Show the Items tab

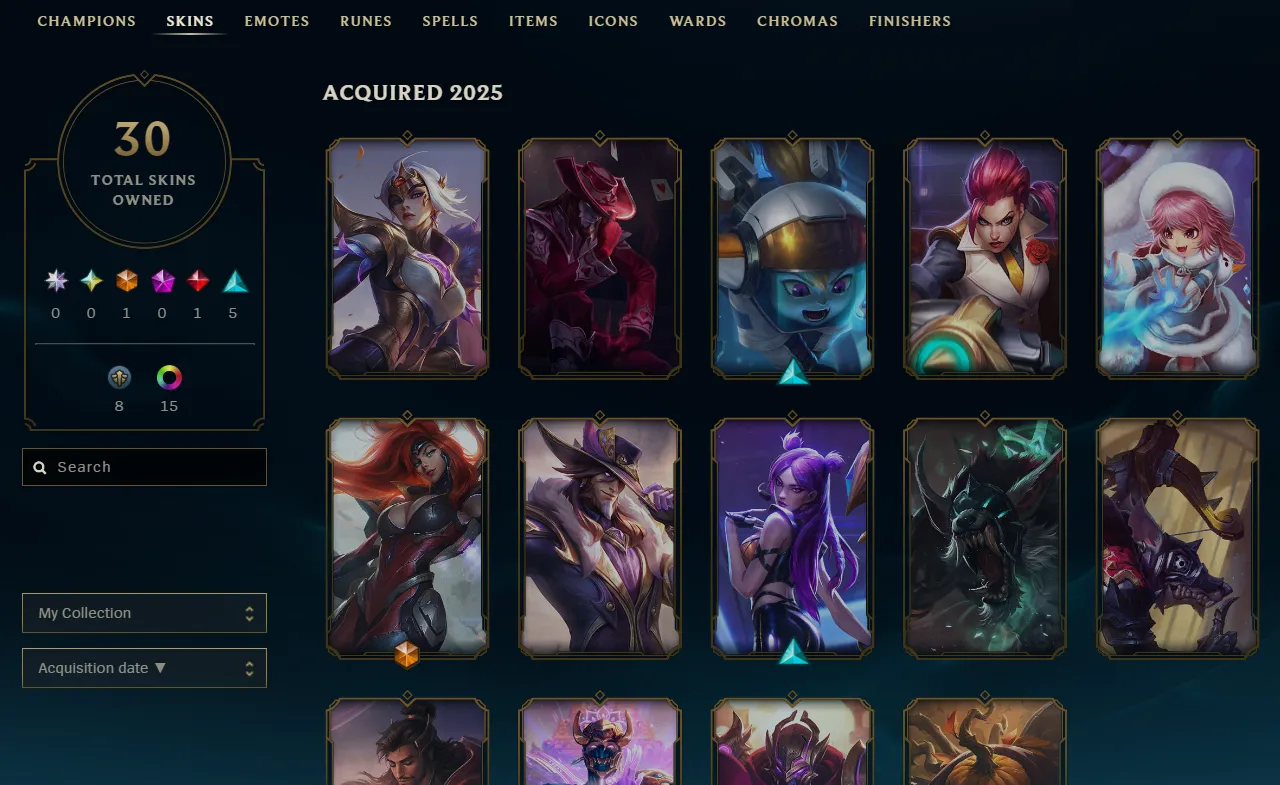click(533, 21)
